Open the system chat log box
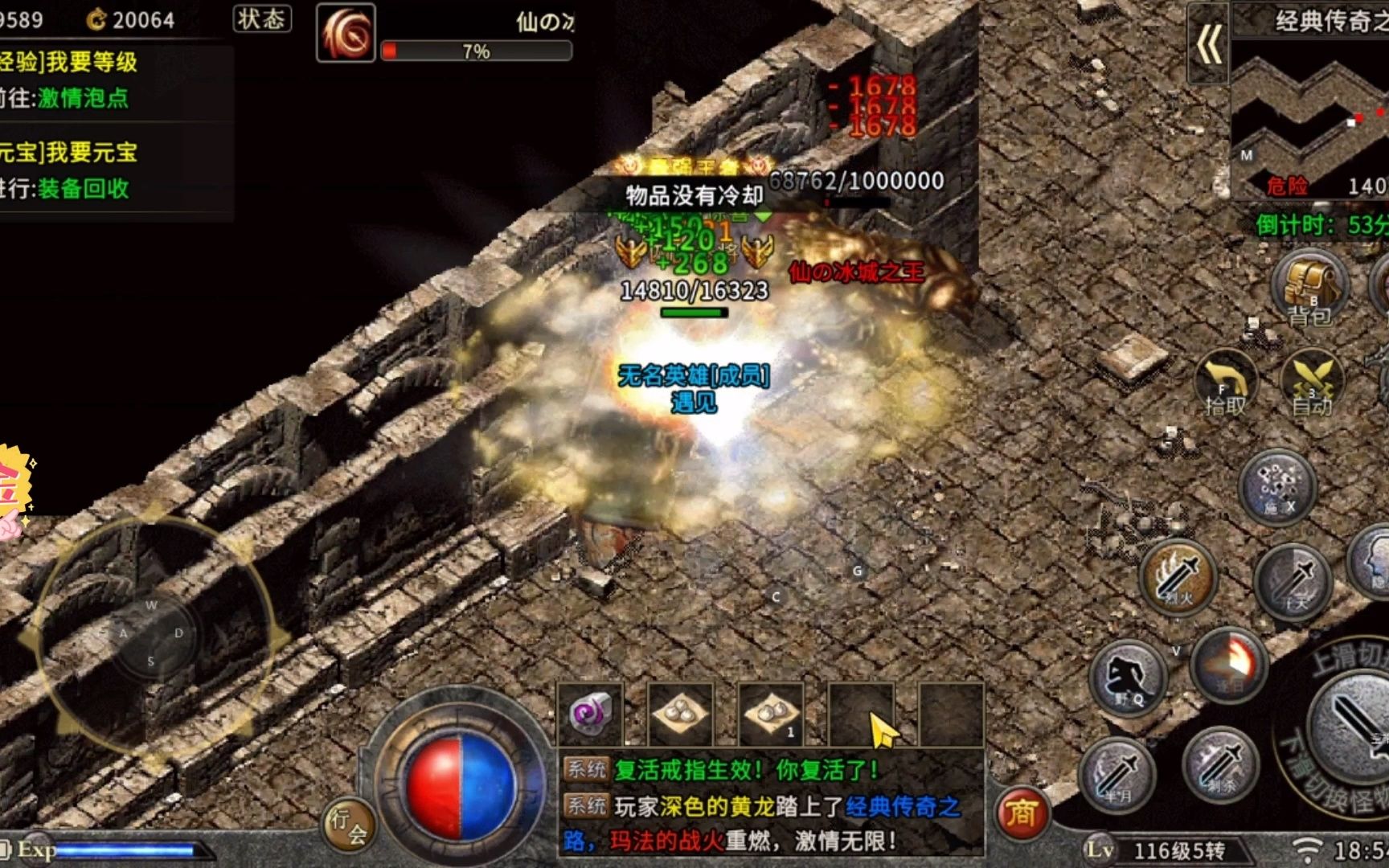 tap(770, 804)
